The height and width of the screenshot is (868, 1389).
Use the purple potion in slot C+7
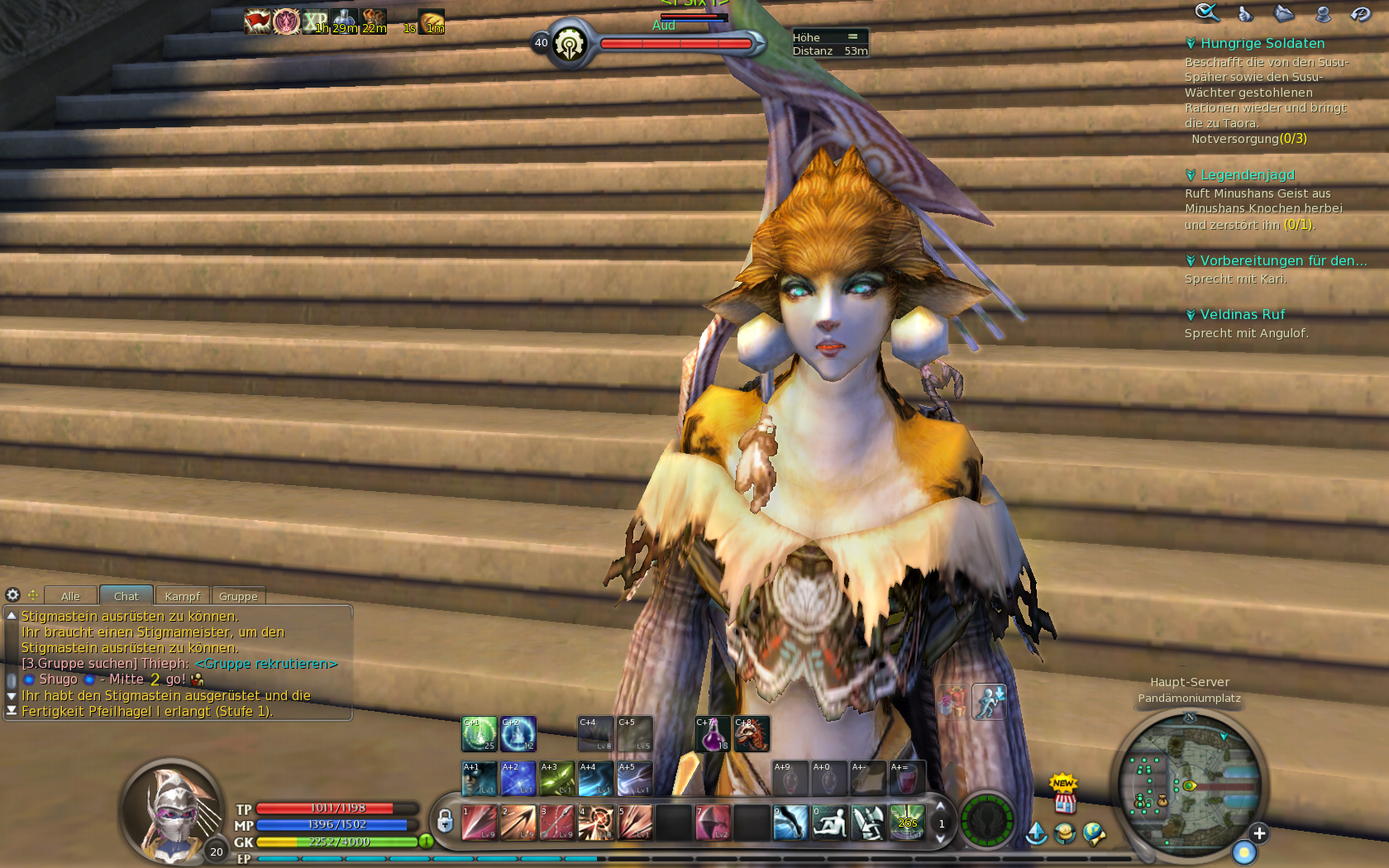click(x=713, y=734)
